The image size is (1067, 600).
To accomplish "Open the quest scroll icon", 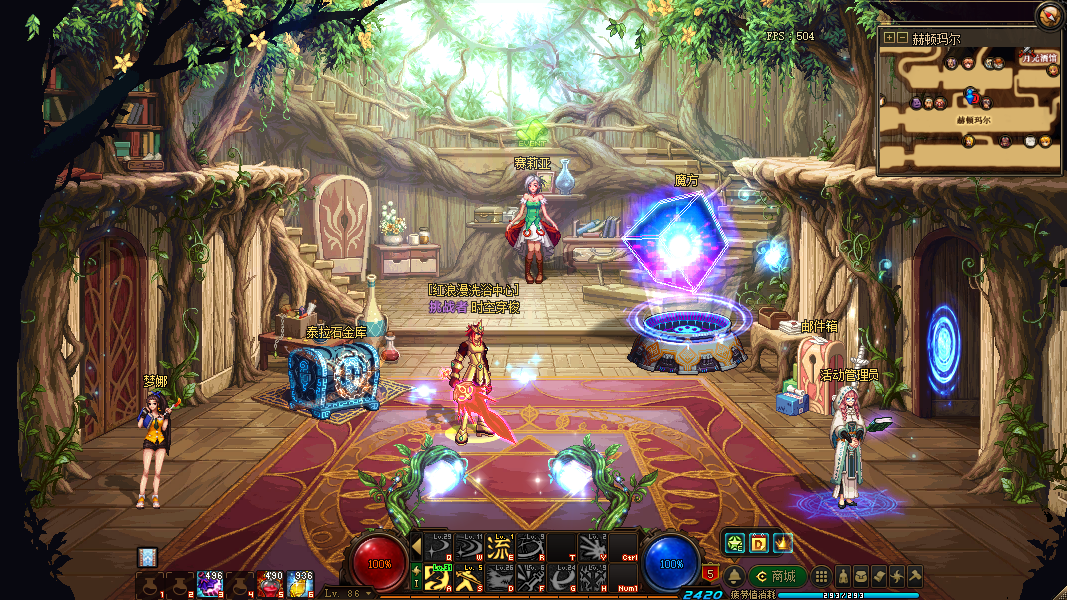I will point(878,576).
